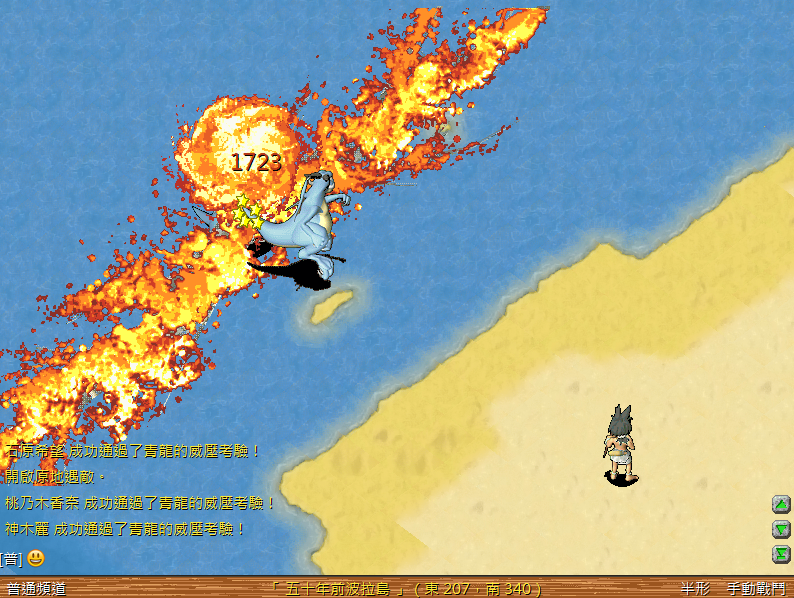The image size is (794, 598).
Task: Switch the 普通頻道 chat channel
Action: point(36,589)
